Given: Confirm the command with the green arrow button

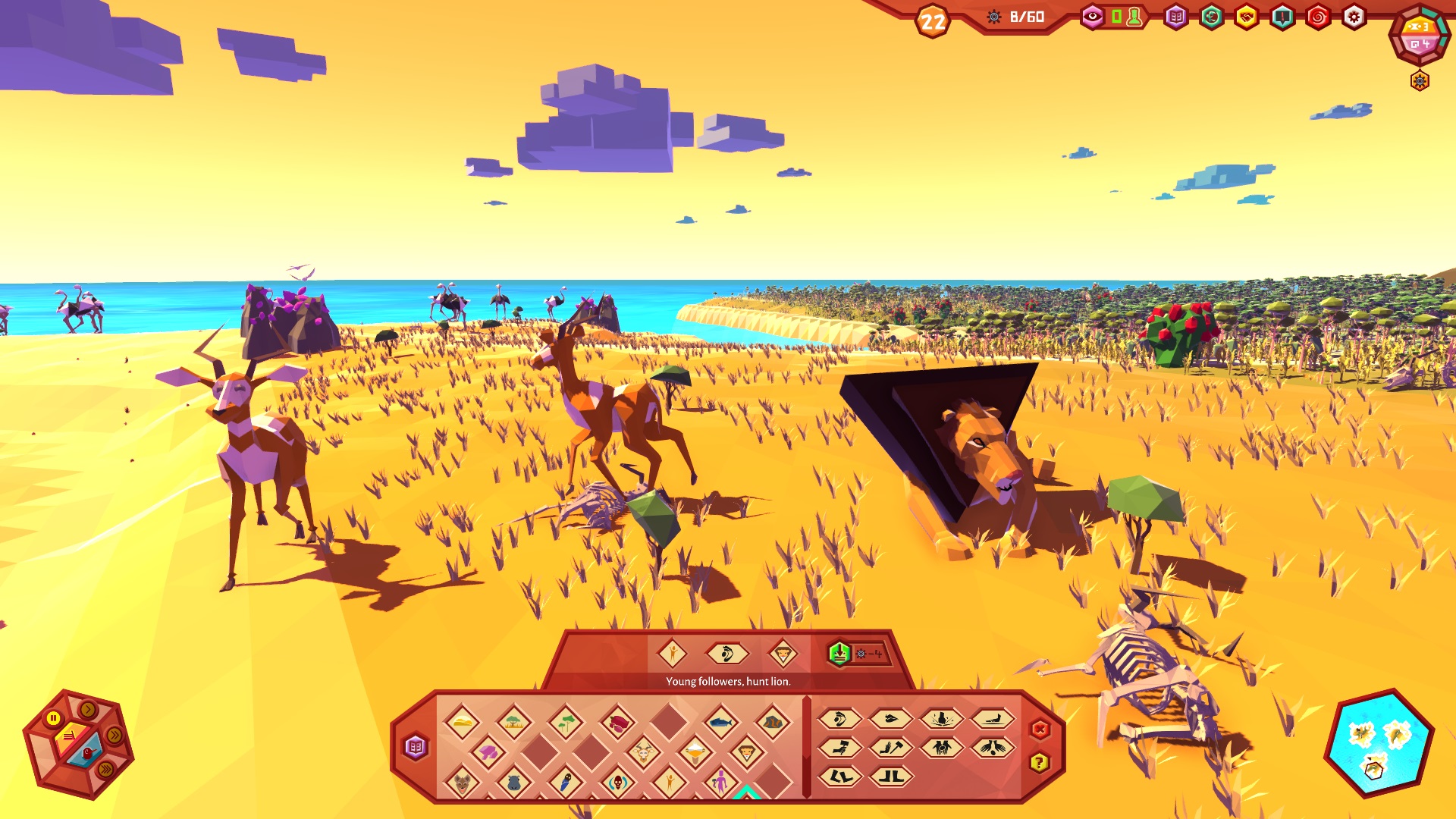Looking at the screenshot, I should point(839,653).
